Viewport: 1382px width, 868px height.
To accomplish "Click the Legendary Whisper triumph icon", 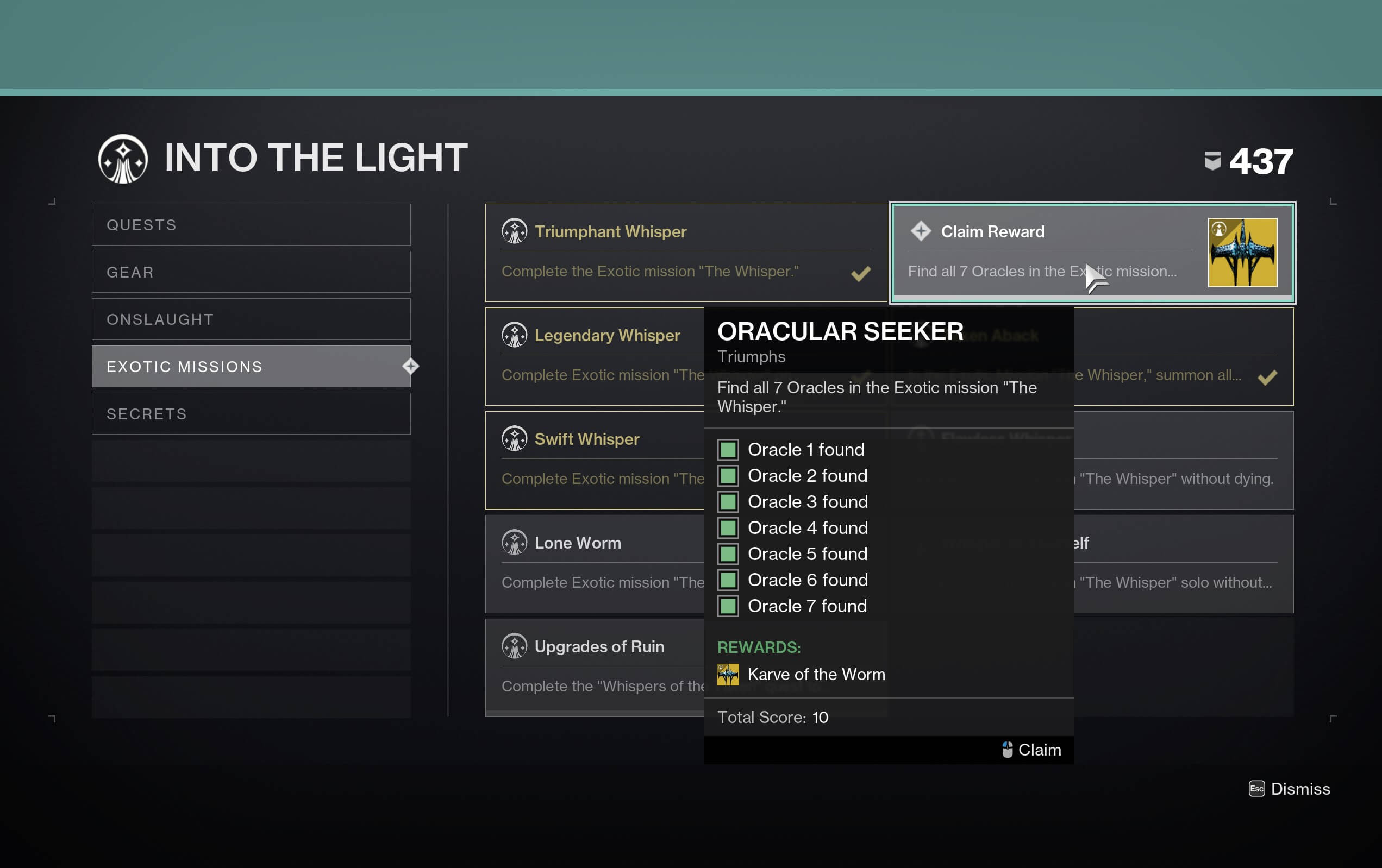I will pos(515,336).
